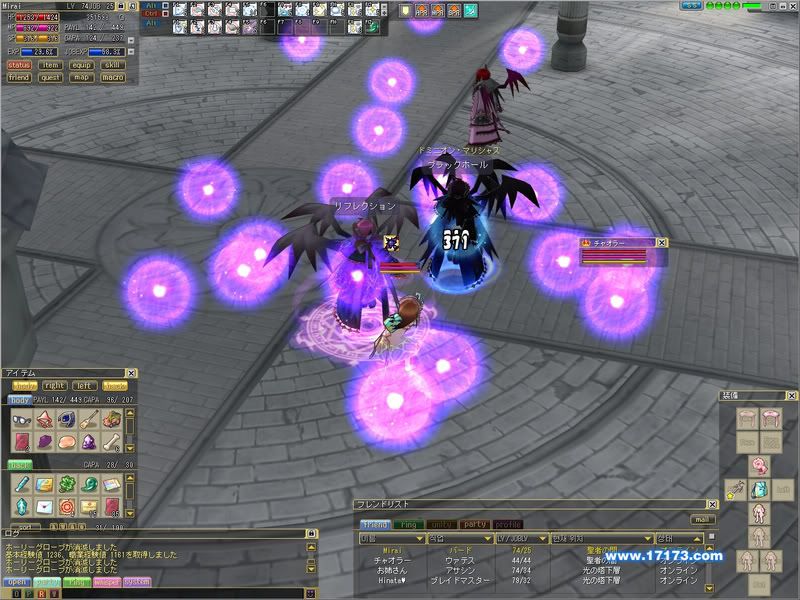
Task: Show the quest menu
Action: coord(50,76)
